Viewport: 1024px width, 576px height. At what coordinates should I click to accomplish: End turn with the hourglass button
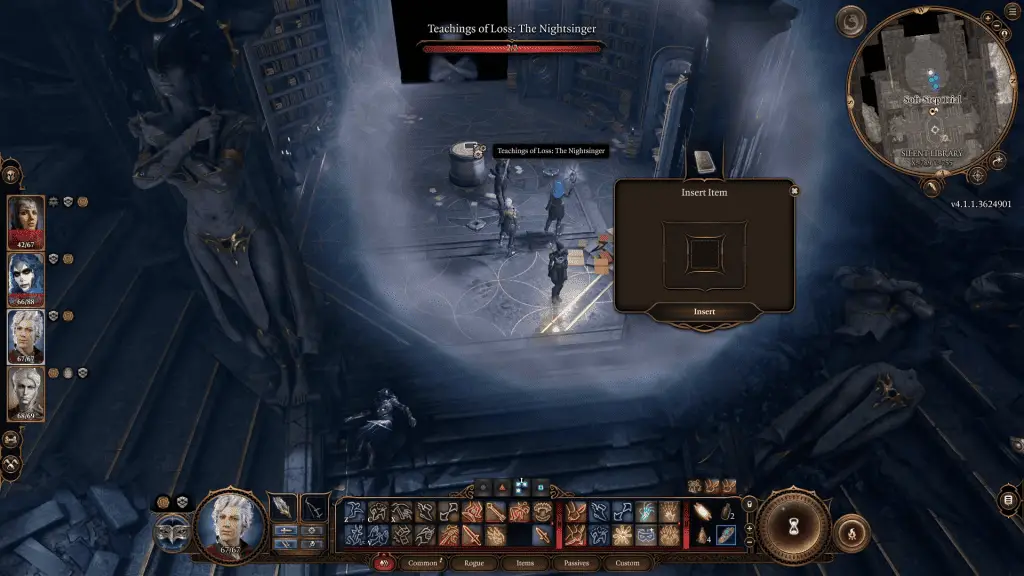(x=793, y=525)
